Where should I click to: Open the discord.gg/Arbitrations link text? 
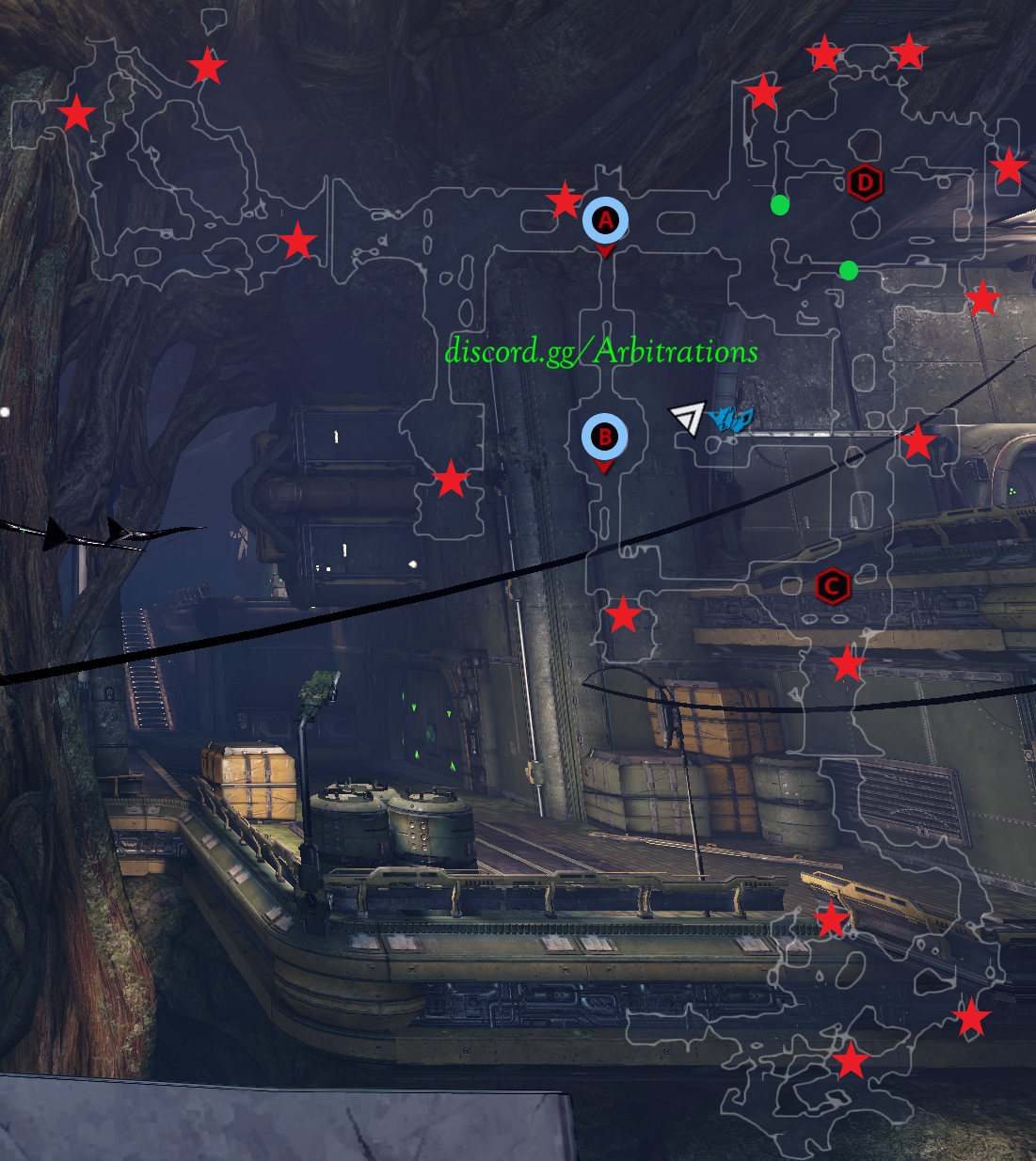tap(600, 351)
